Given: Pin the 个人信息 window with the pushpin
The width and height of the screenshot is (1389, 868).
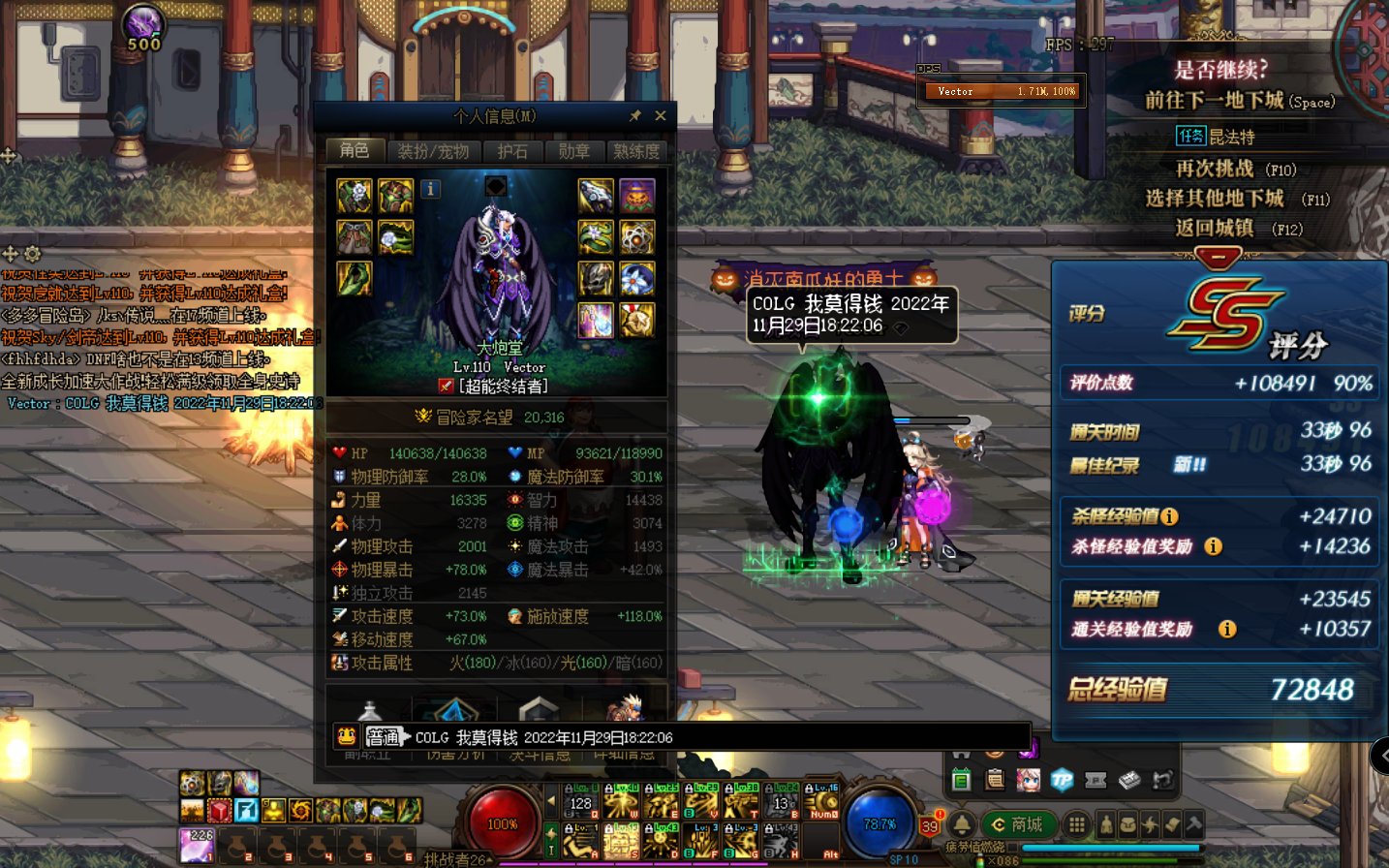Looking at the screenshot, I should click(x=635, y=116).
